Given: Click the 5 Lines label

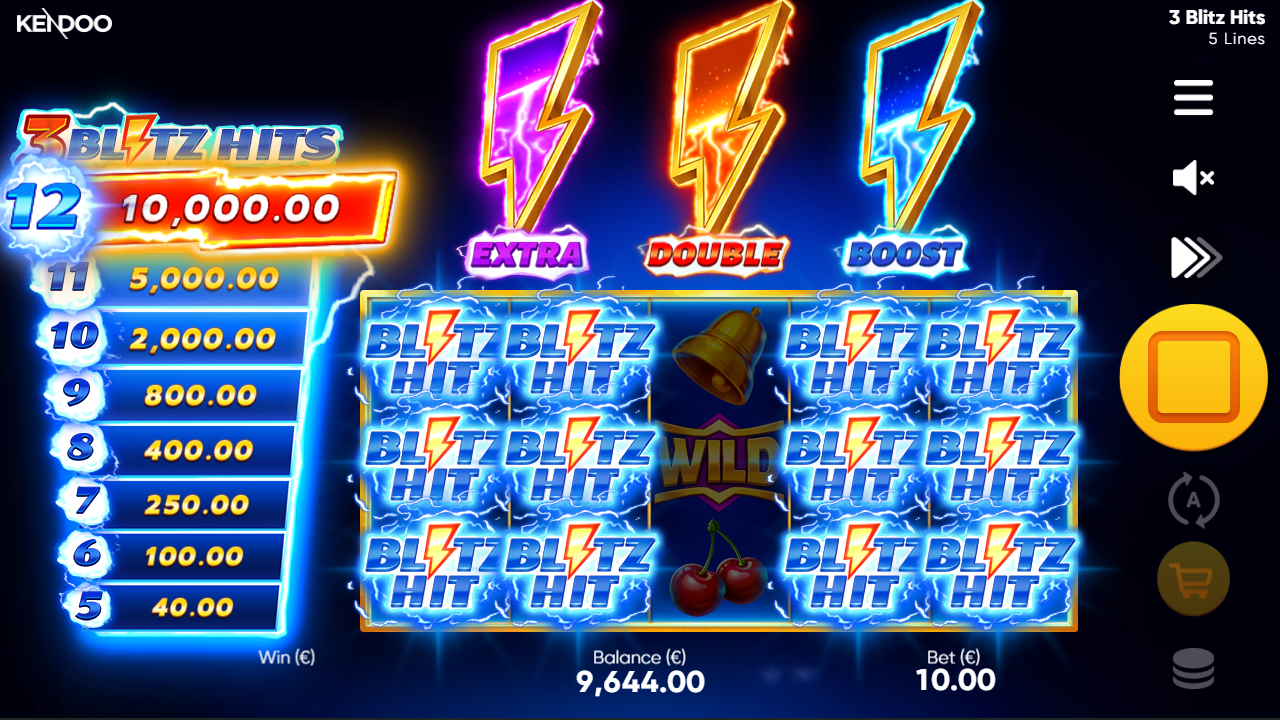Looking at the screenshot, I should tap(1234, 38).
